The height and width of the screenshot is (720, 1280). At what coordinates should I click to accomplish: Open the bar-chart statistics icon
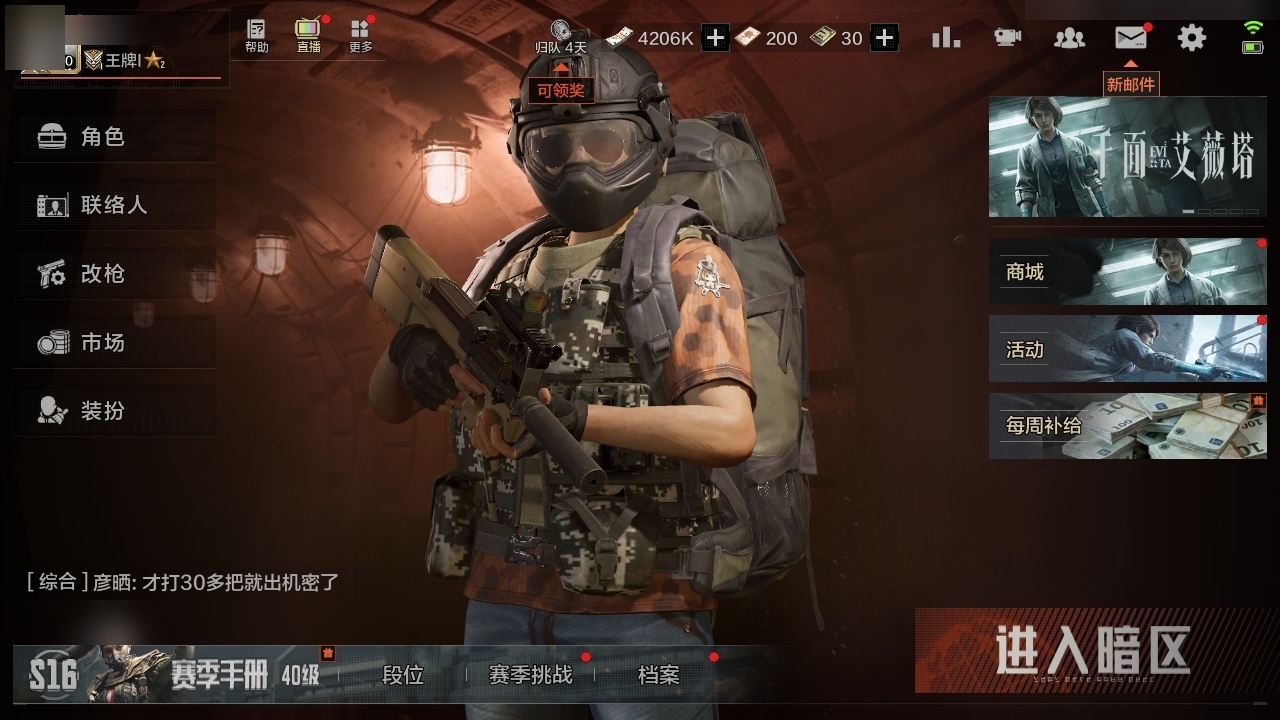[944, 37]
